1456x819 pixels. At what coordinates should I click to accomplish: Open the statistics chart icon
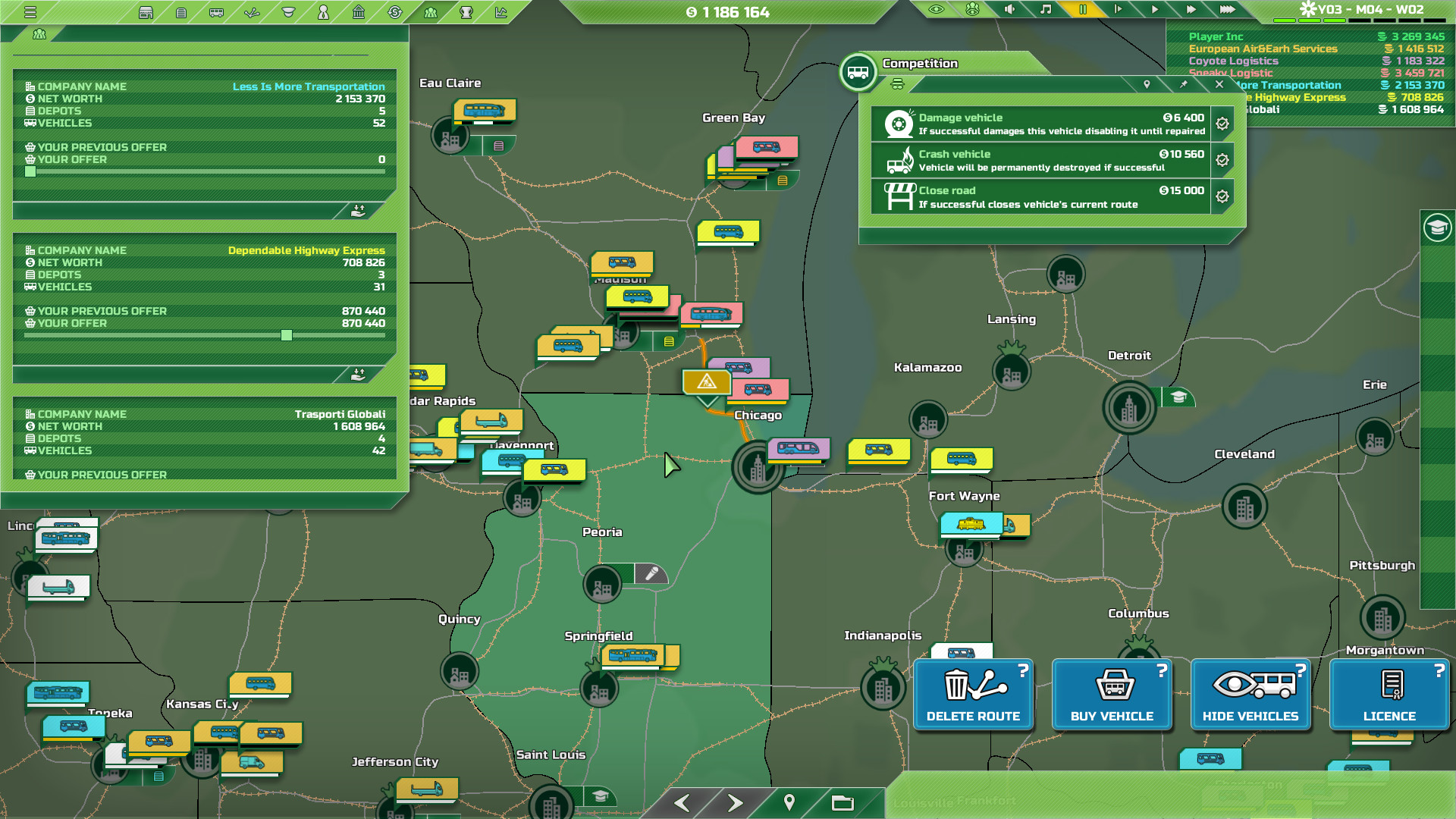(x=500, y=12)
